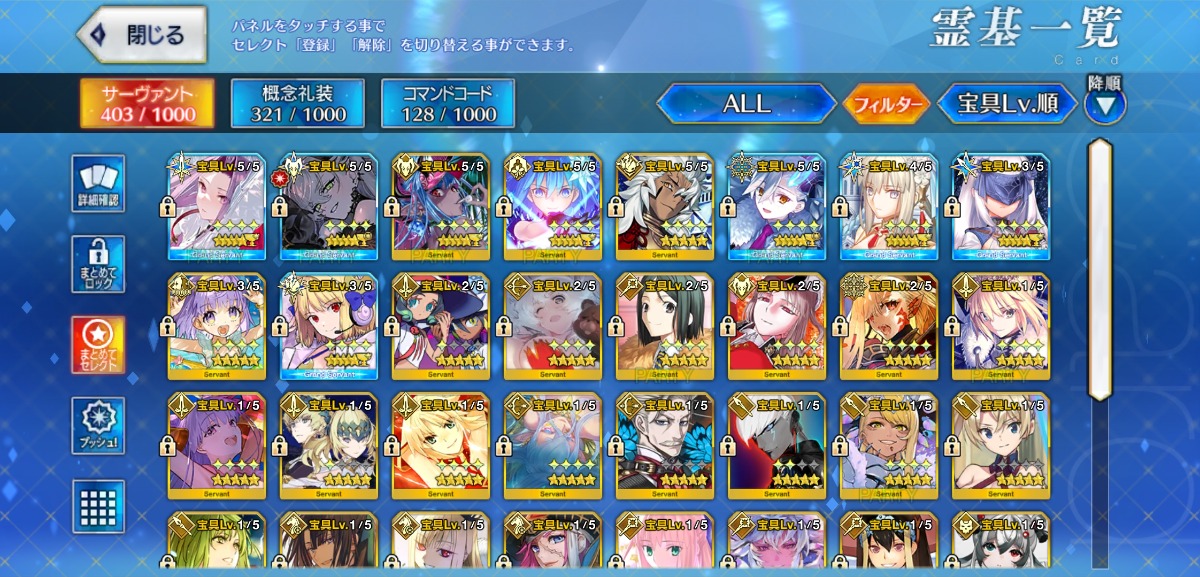Close the list with the 閉じる button
Viewport: 1200px width, 577px height.
(x=142, y=35)
